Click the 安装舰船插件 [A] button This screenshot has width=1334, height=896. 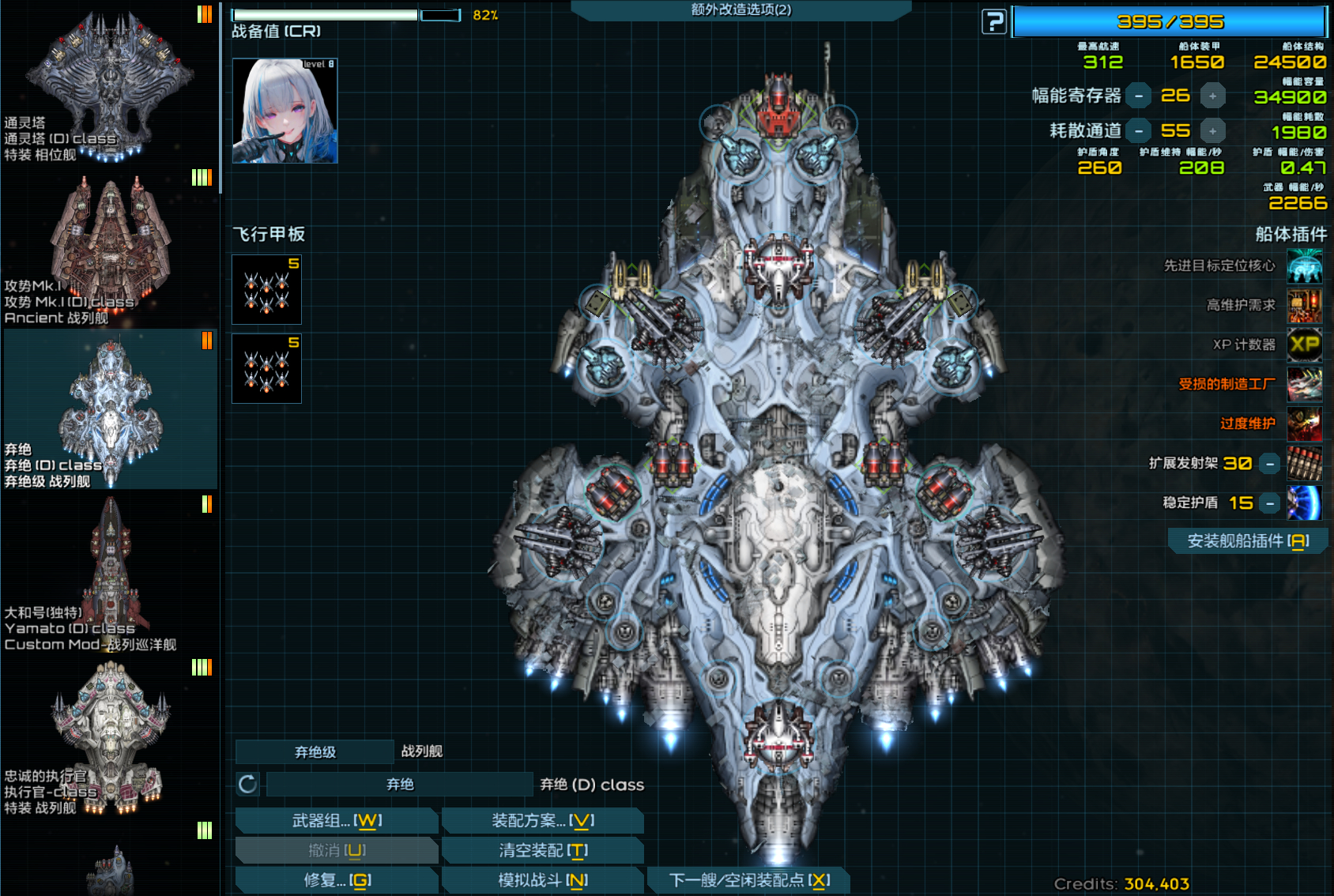(1246, 540)
